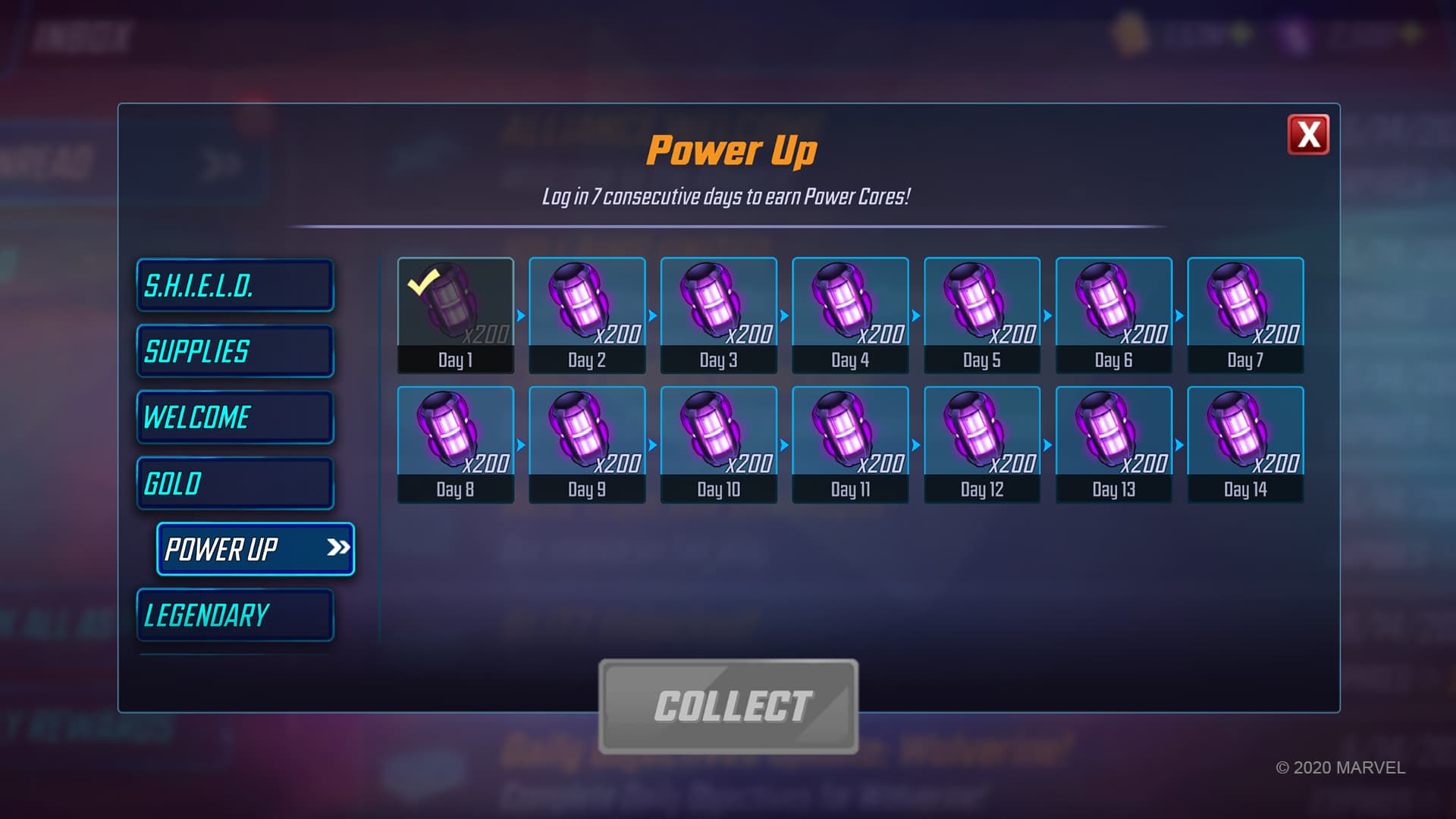Select the Day 5 reward tile

[x=982, y=315]
